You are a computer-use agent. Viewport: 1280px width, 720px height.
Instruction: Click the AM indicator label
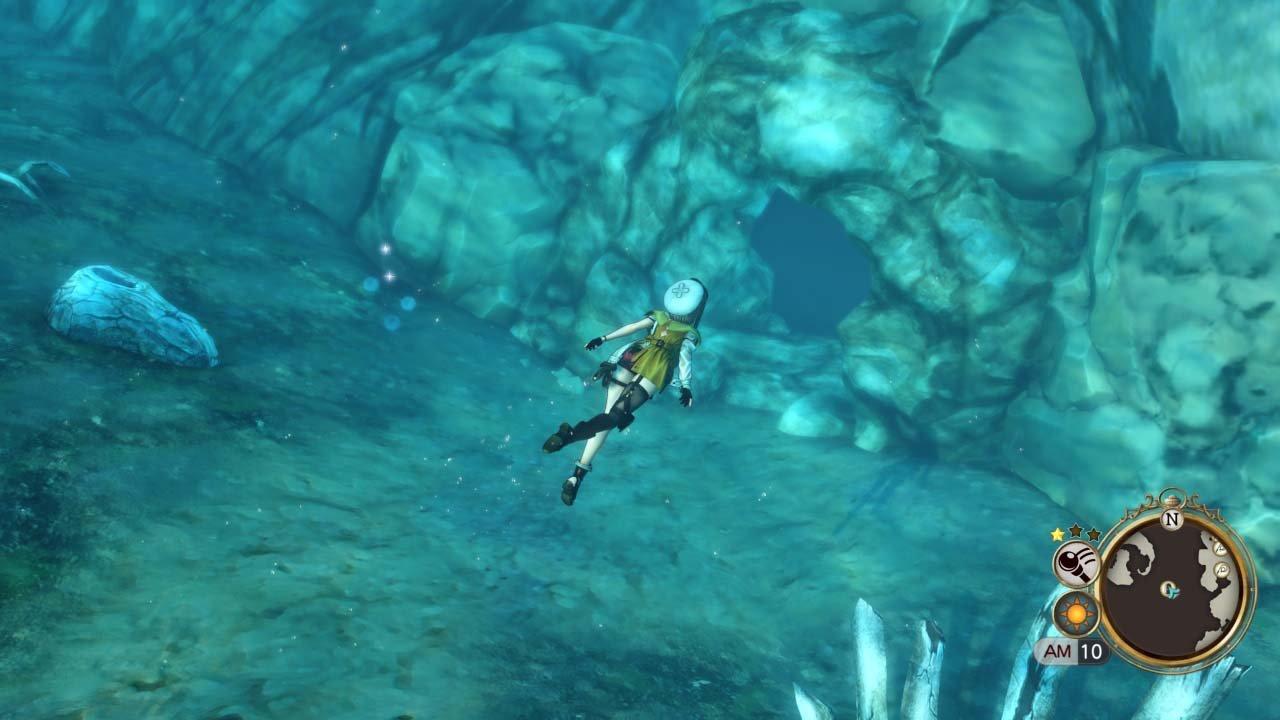(1058, 649)
